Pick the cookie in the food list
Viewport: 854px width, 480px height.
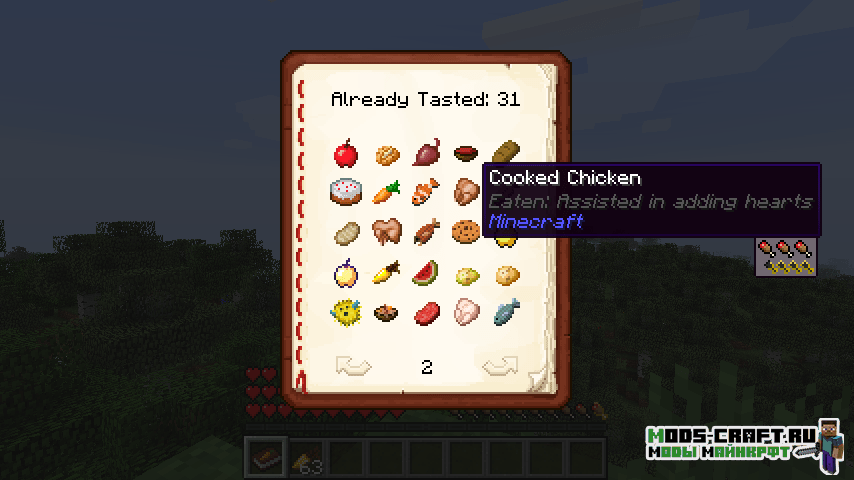tap(464, 231)
